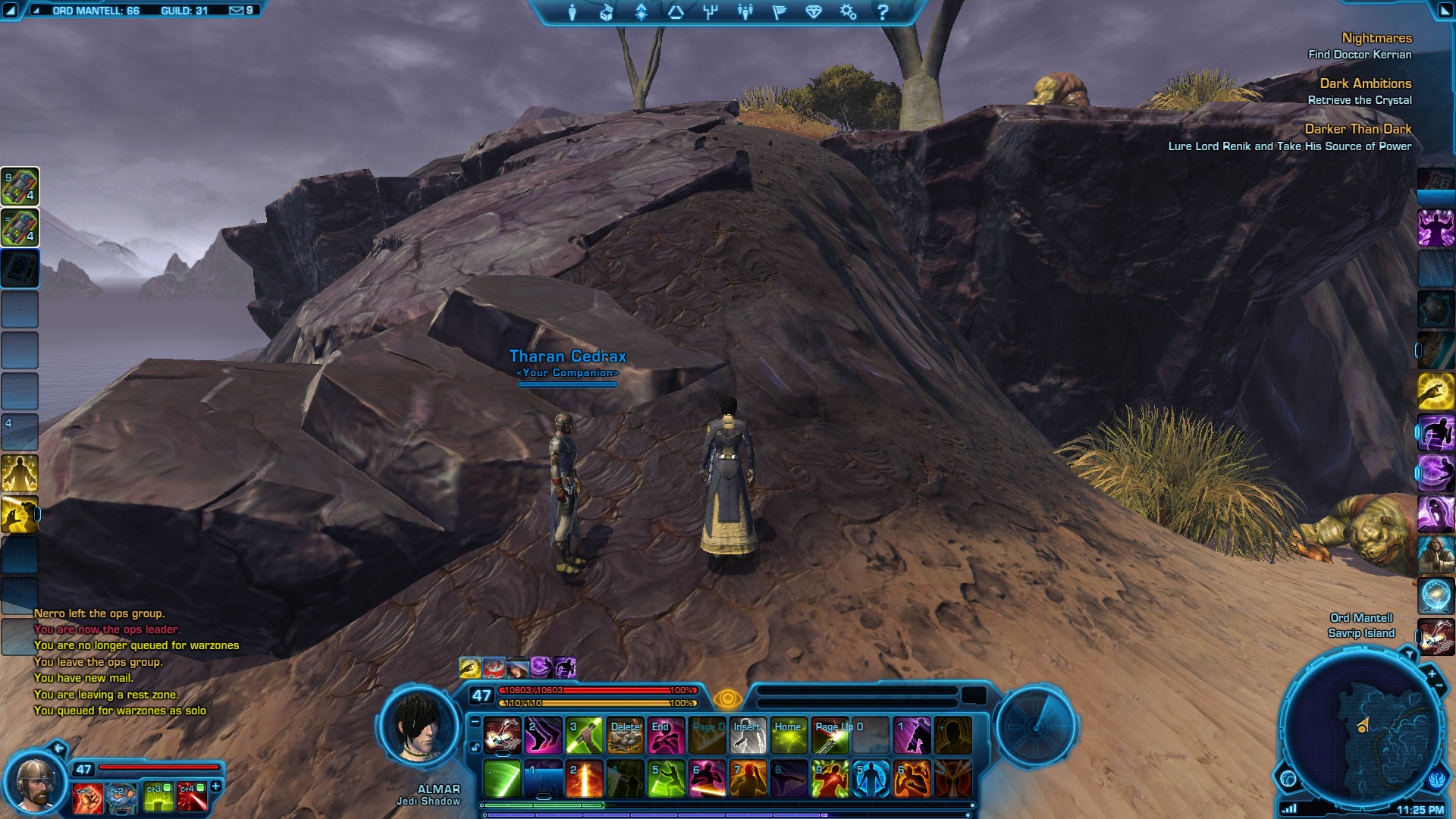
Task: Open the Cartel Market diamond icon
Action: [x=814, y=12]
